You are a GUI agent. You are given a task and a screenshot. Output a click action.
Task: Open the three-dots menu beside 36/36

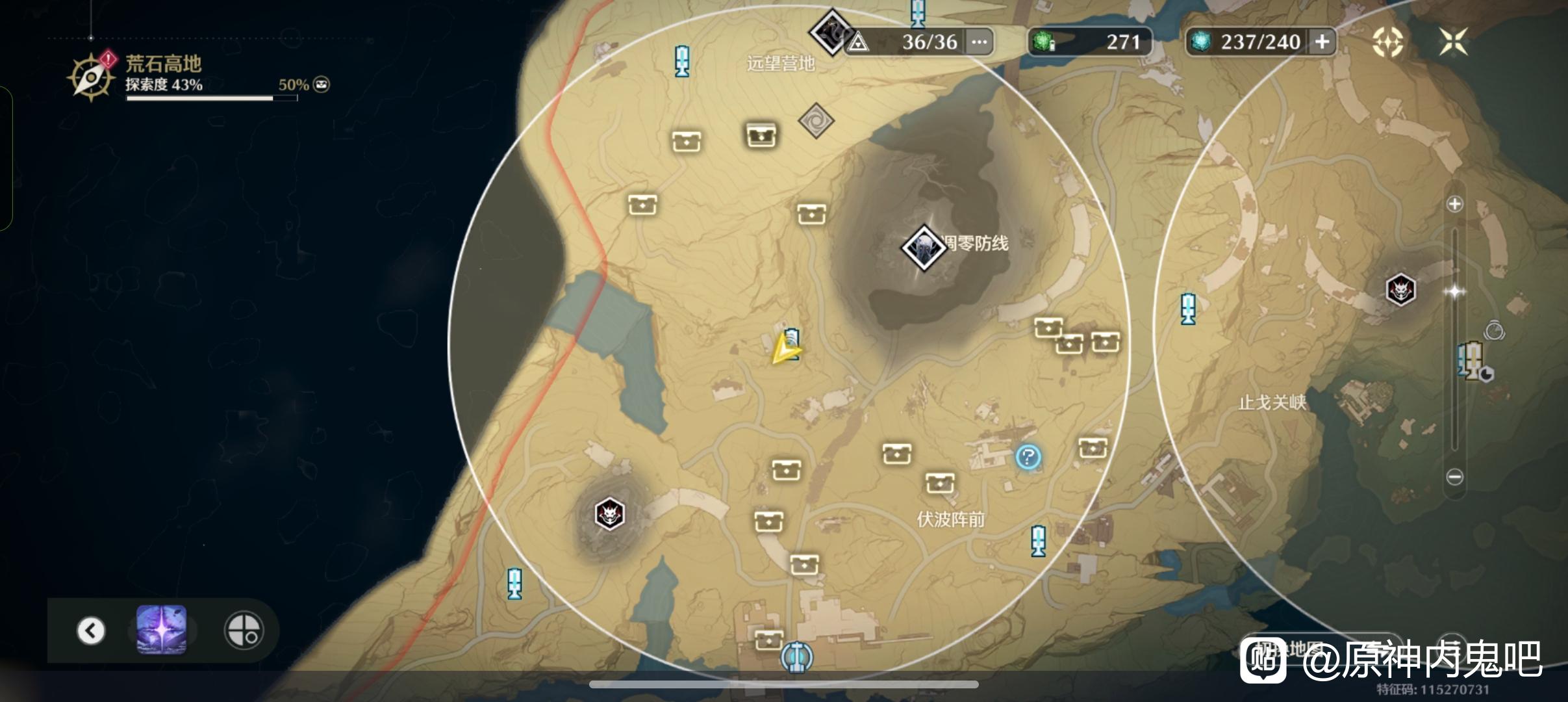(x=979, y=42)
